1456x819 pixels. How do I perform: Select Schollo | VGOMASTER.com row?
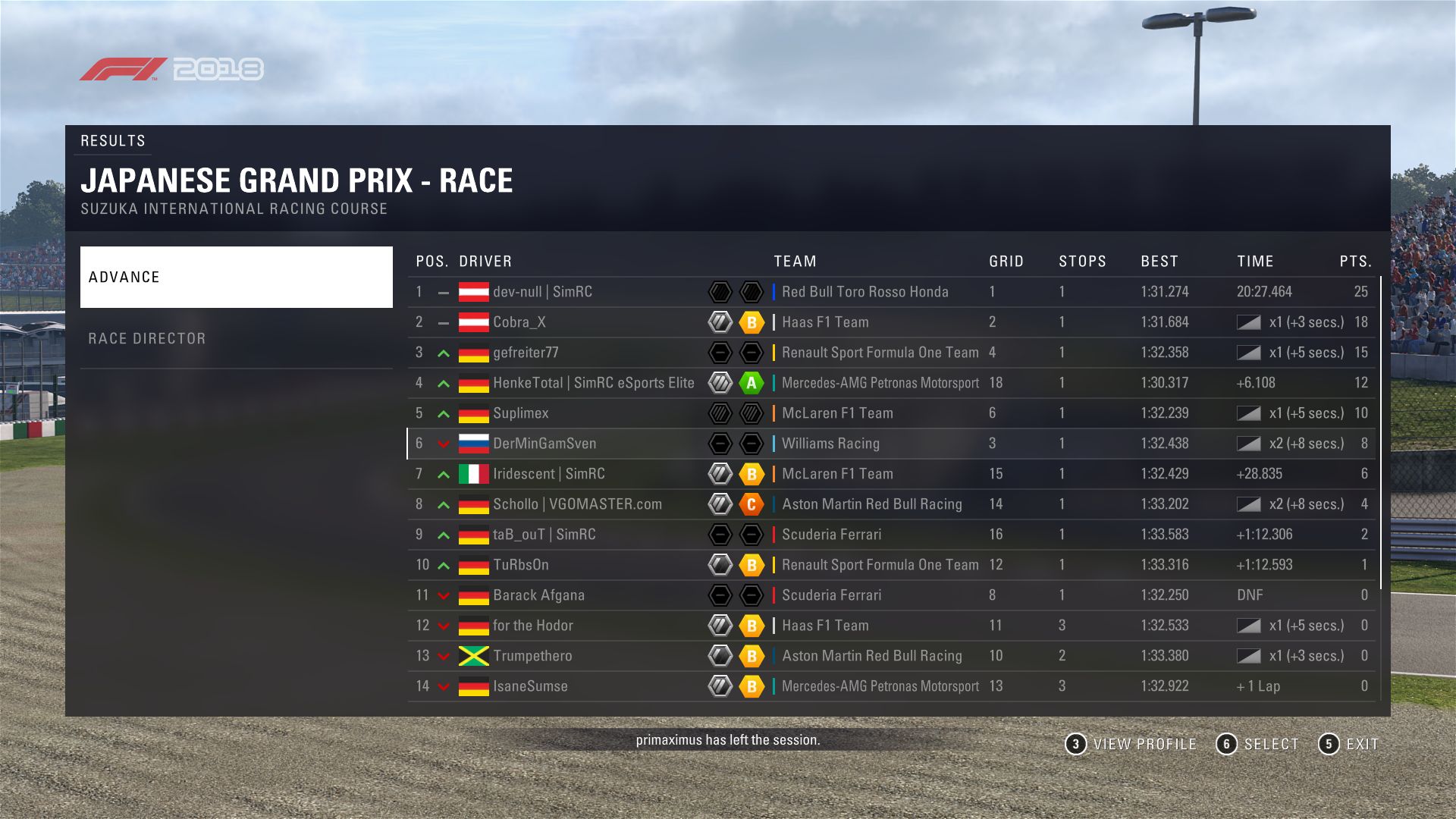coord(577,504)
